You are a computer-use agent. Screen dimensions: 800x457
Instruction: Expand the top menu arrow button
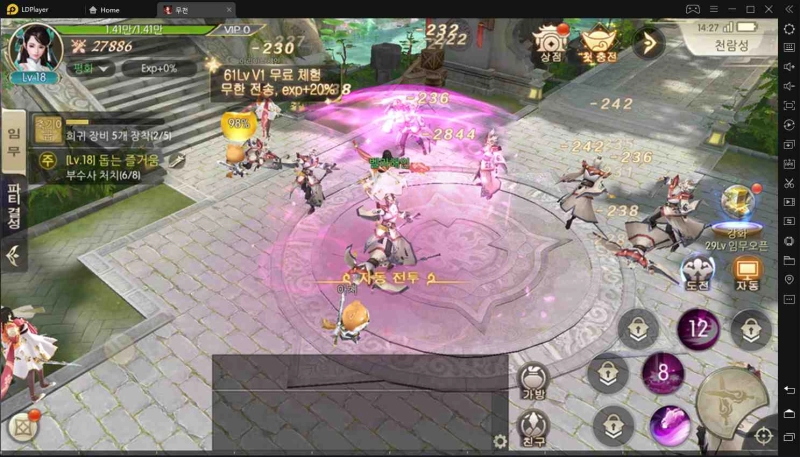point(649,43)
